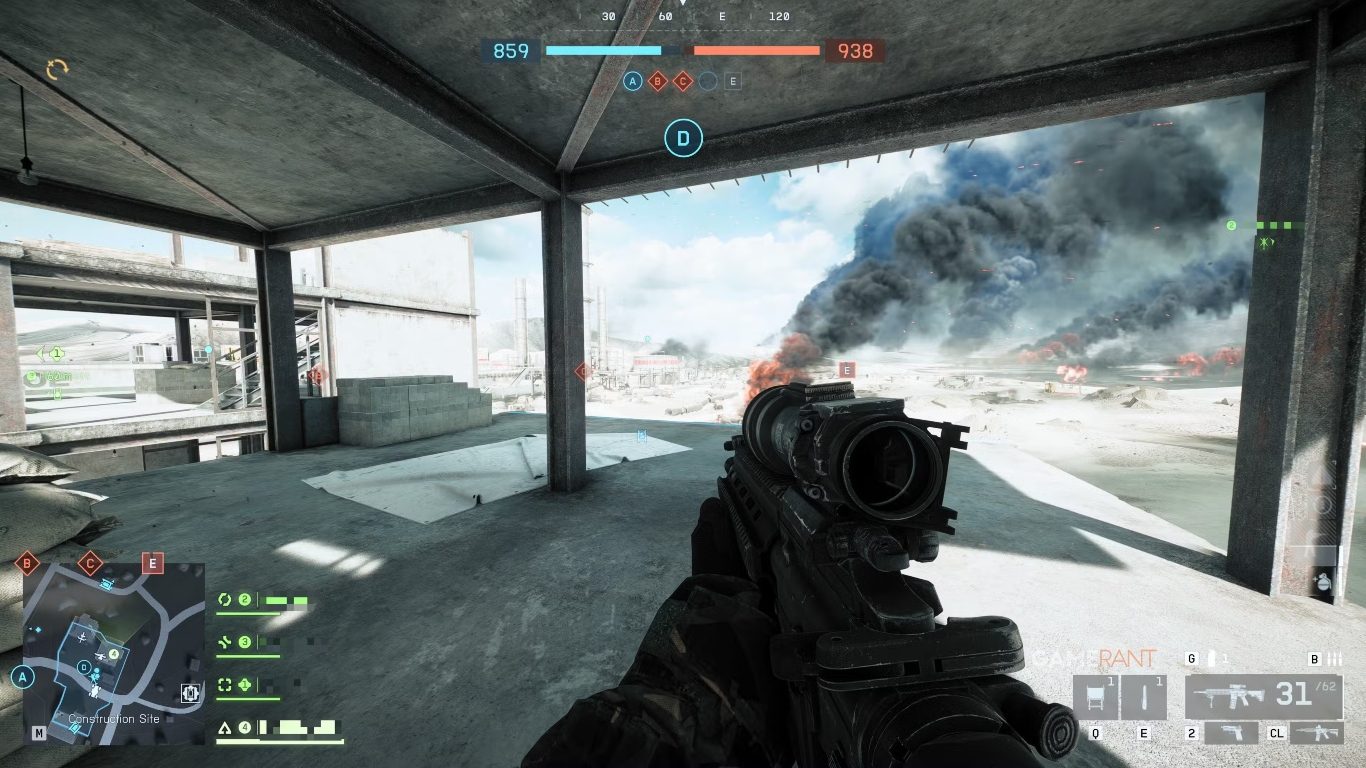This screenshot has width=1366, height=768.
Task: Click the vehicle icon on the minimap edge
Action: tap(190, 692)
